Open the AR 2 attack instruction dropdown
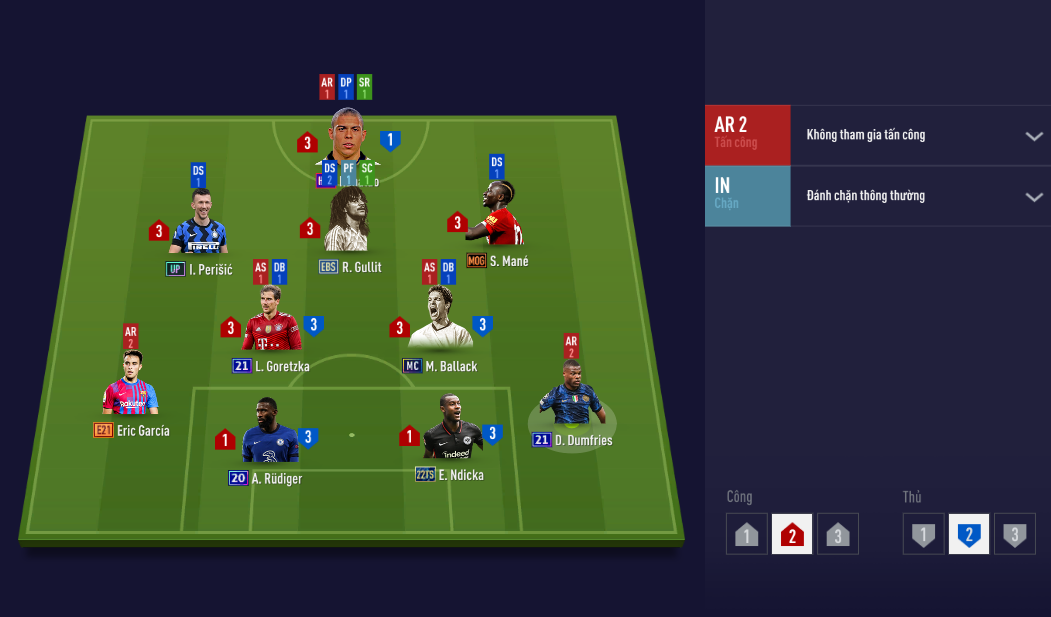The height and width of the screenshot is (617, 1051). coord(1034,136)
